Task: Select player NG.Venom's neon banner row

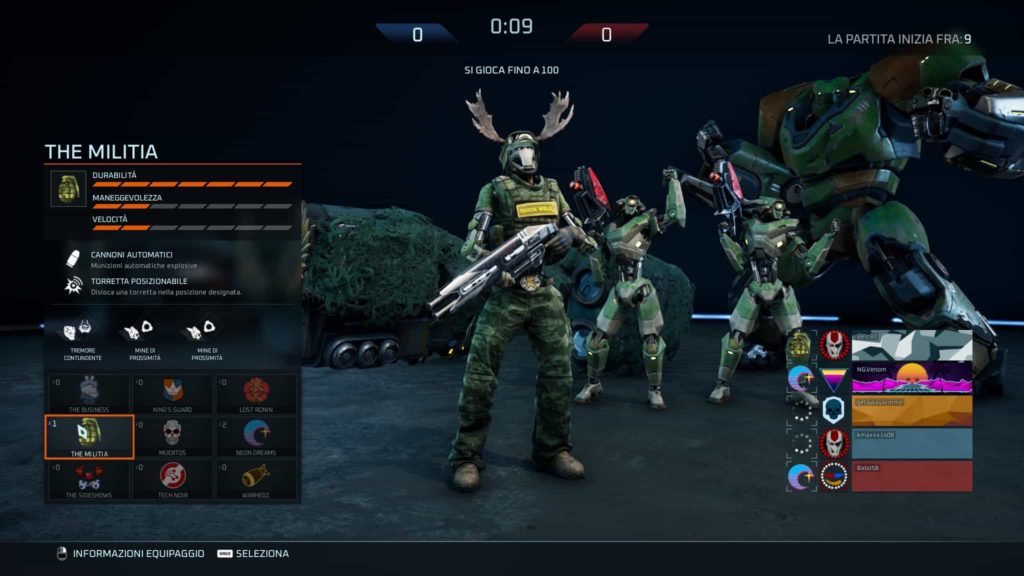Action: tap(912, 378)
